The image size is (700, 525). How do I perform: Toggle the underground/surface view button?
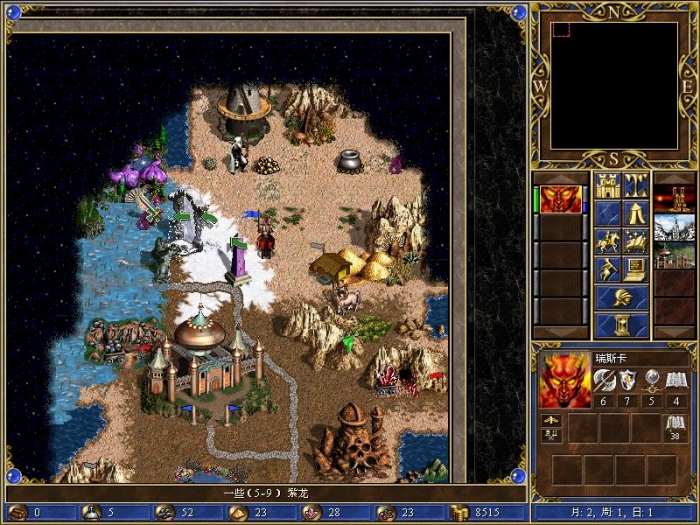635,185
